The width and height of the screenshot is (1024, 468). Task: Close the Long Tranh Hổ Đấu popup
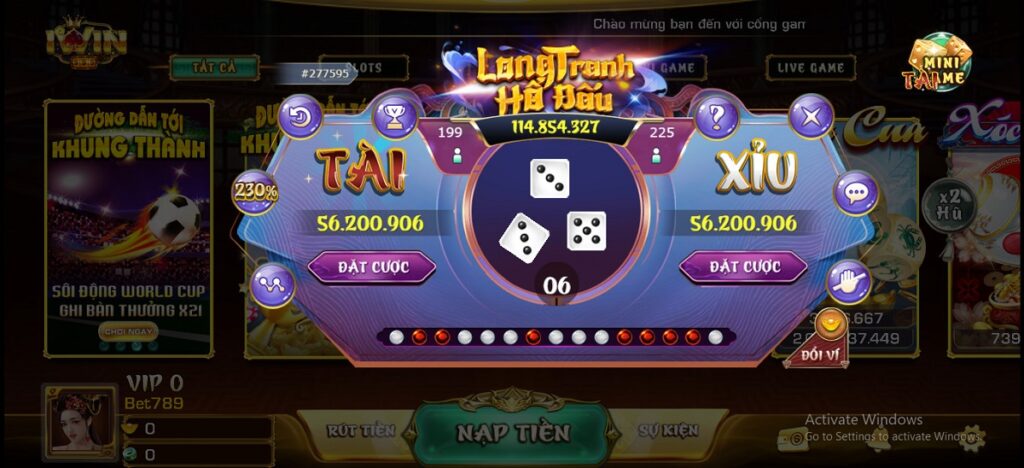coord(811,117)
